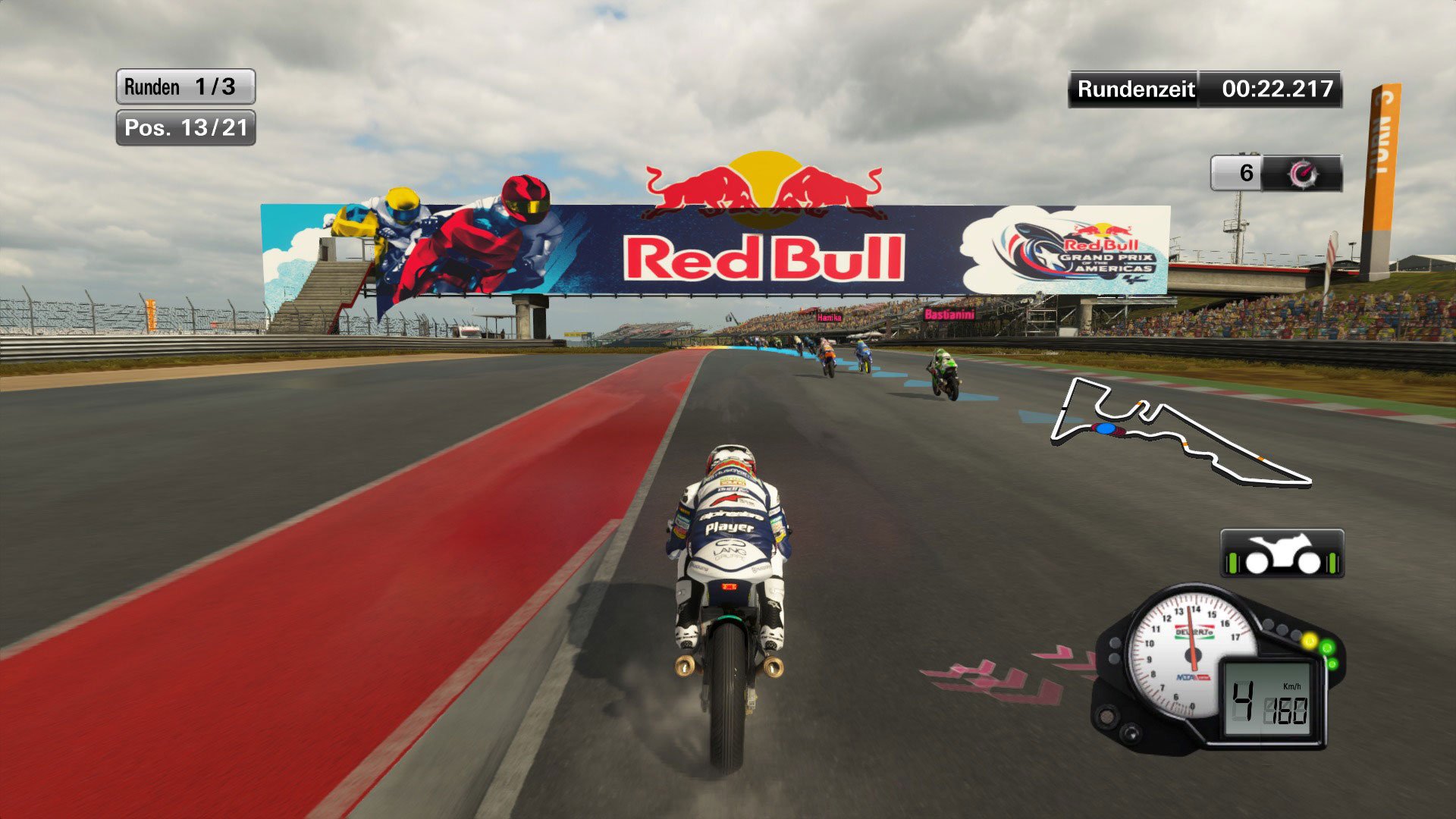This screenshot has height=819, width=1456.
Task: Click the yellow warning light on the tachometer
Action: click(1310, 641)
